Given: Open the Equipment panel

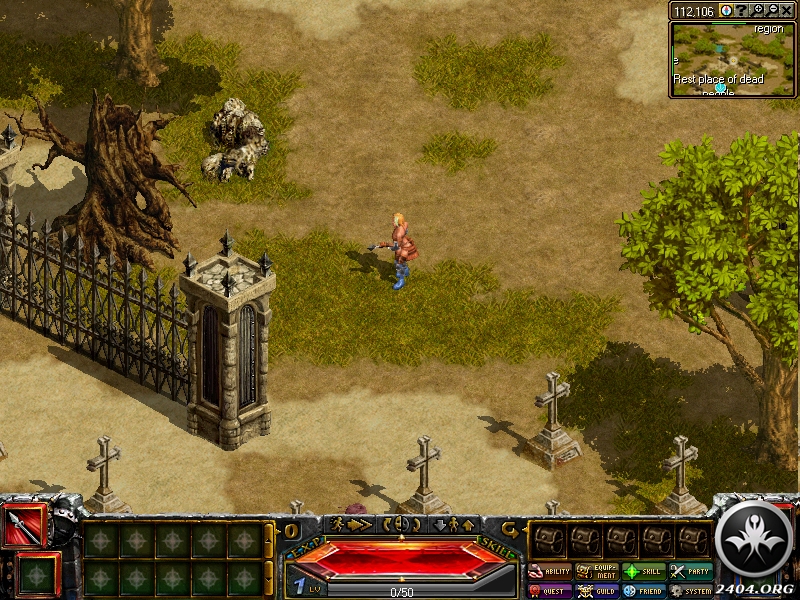Looking at the screenshot, I should 596,572.
